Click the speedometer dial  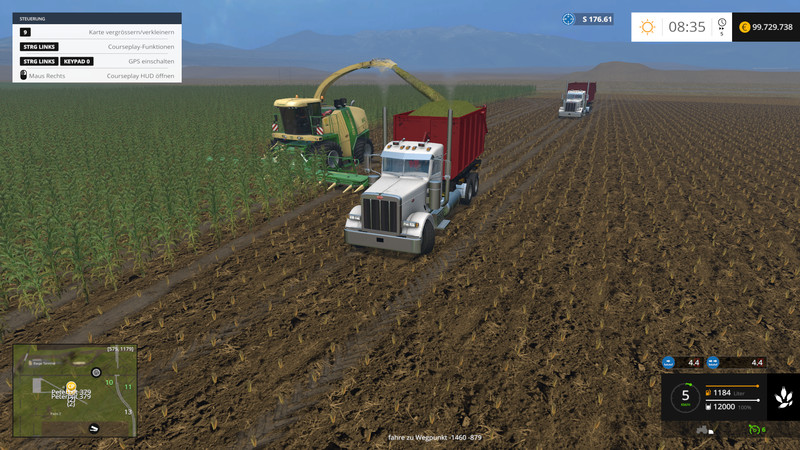coord(685,397)
